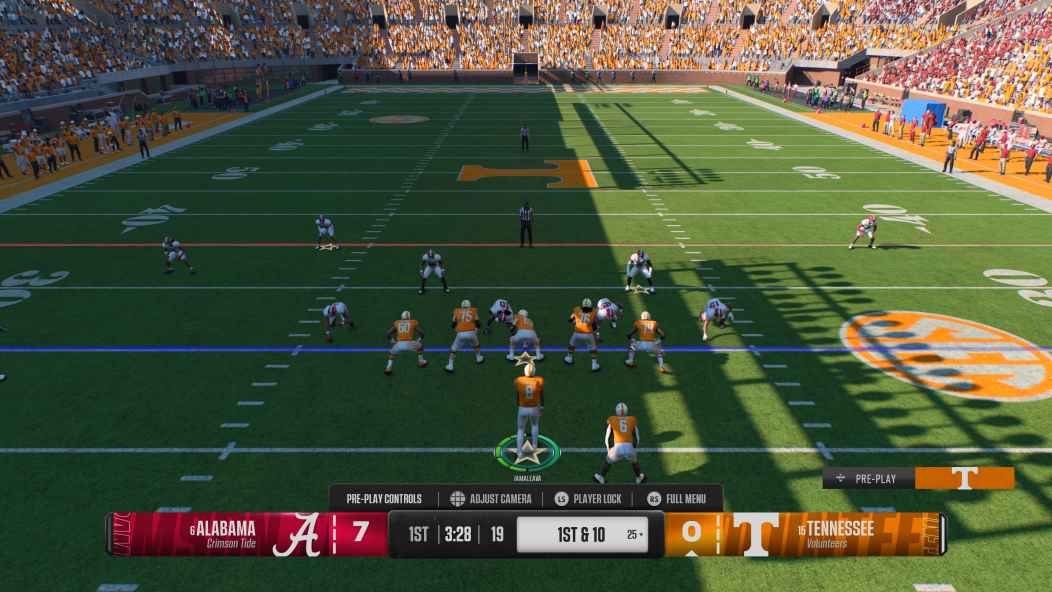
Task: Choose Player Lock in pre-play controls
Action: 588,499
